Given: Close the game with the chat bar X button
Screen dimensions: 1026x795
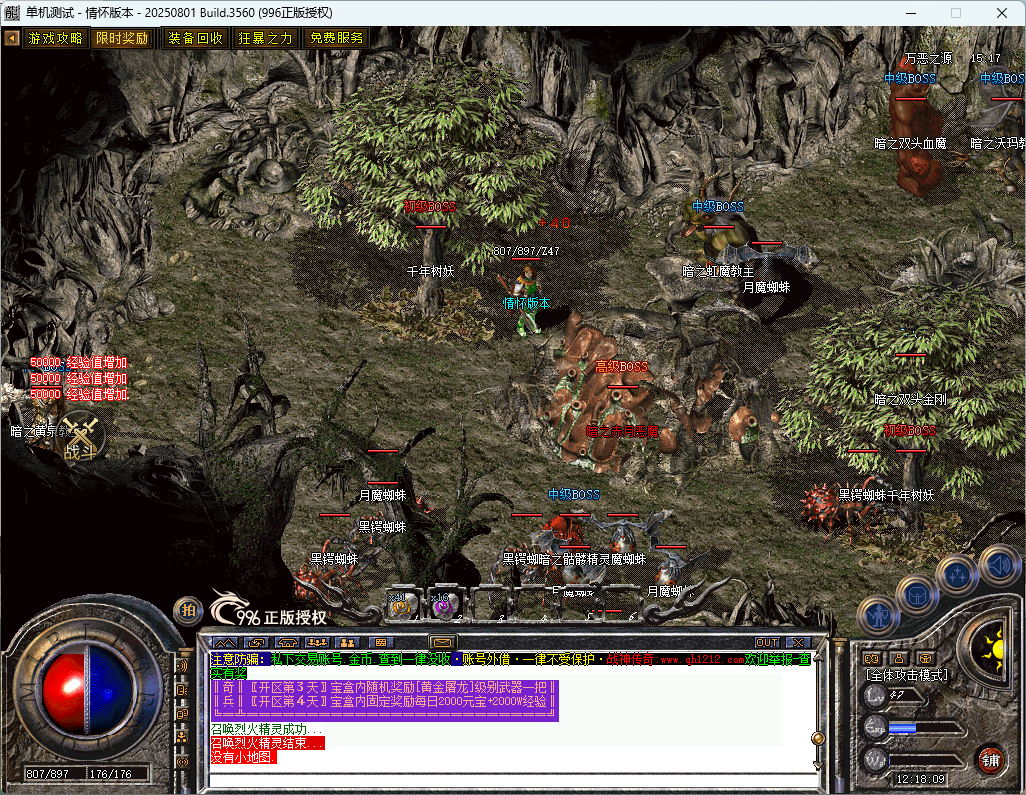Looking at the screenshot, I should [x=797, y=642].
